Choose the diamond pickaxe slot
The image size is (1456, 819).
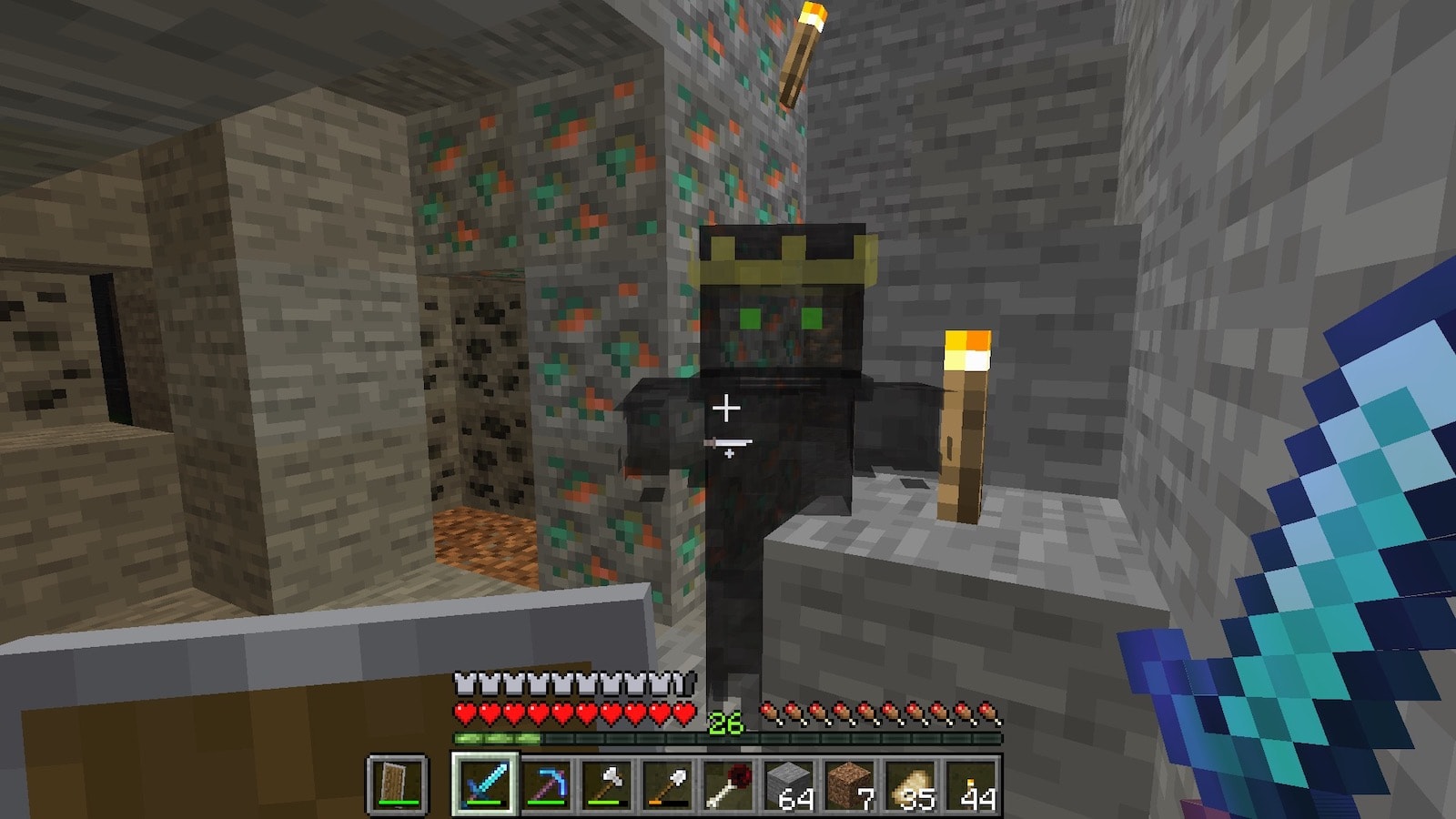[546, 784]
